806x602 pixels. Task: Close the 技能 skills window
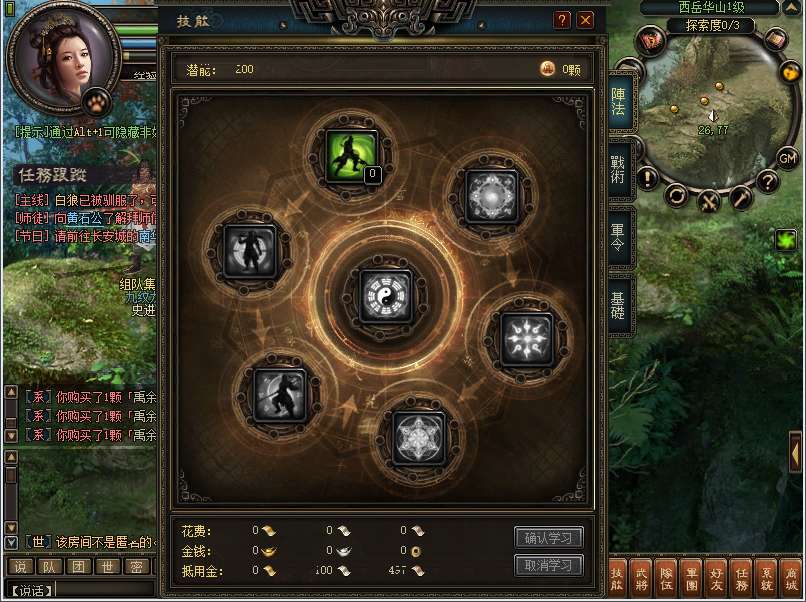click(585, 20)
